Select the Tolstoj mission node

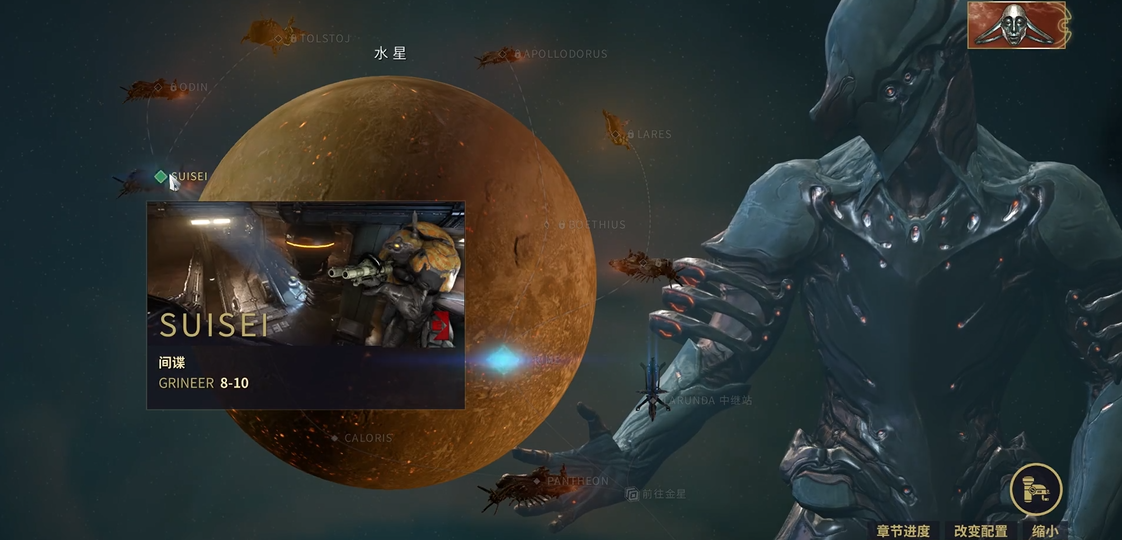click(294, 38)
